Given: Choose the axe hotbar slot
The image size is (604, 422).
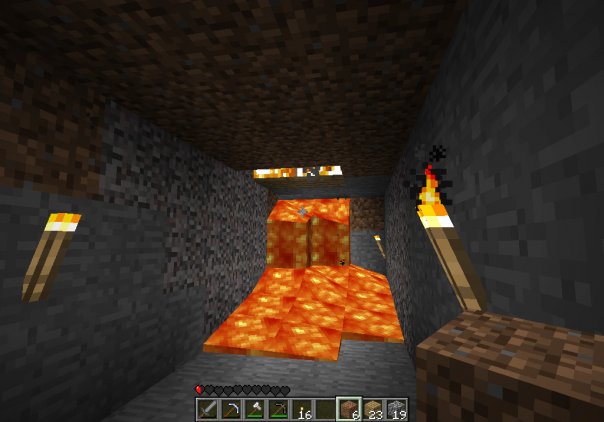Looking at the screenshot, I should coord(254,409).
